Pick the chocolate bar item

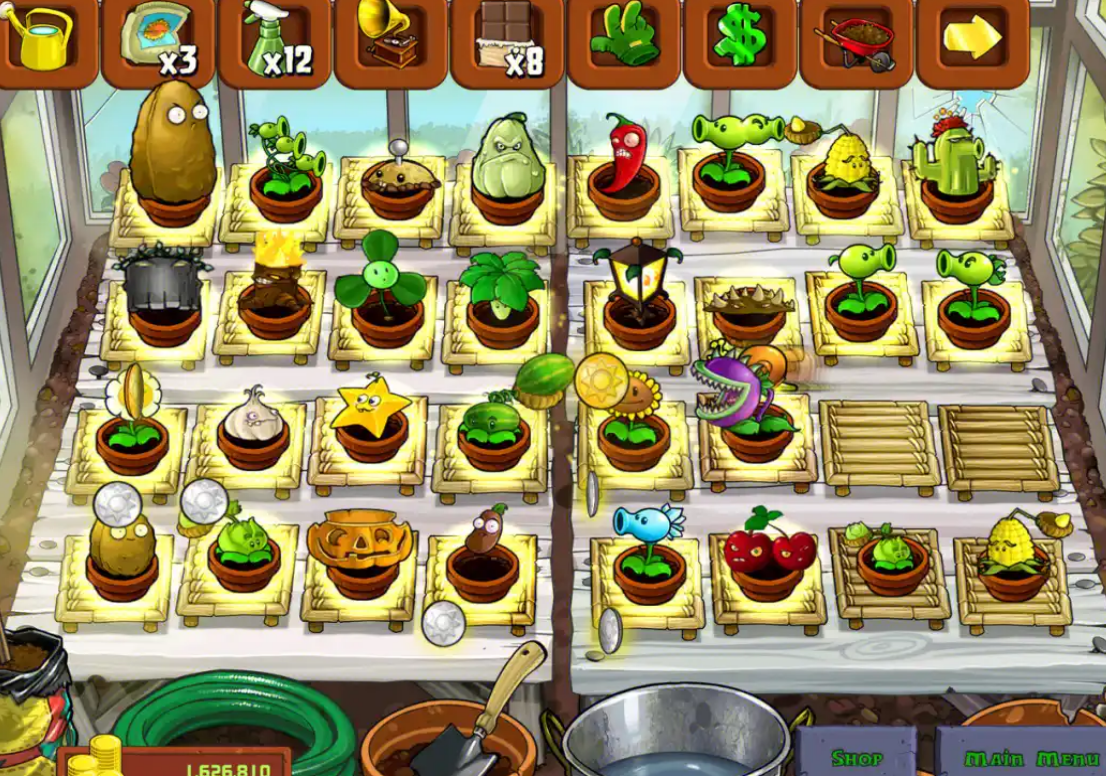[x=507, y=40]
